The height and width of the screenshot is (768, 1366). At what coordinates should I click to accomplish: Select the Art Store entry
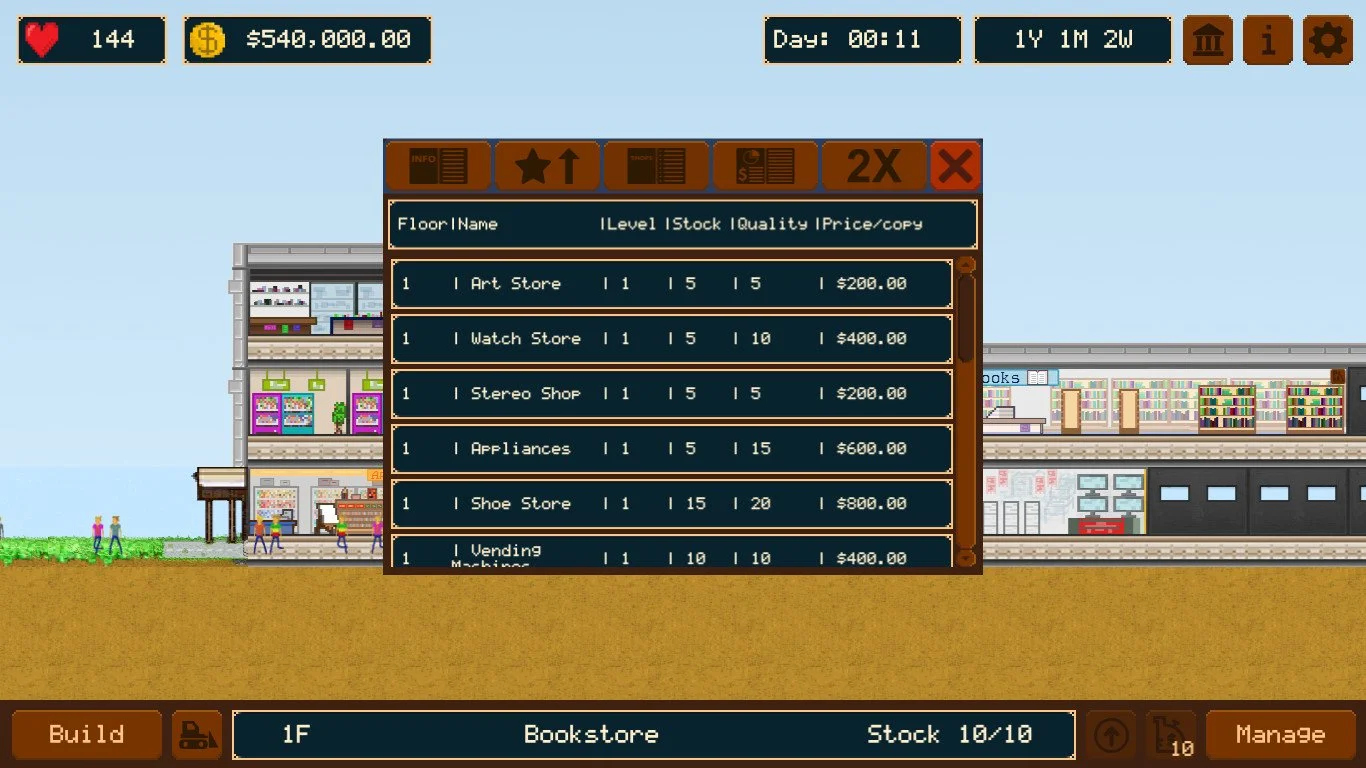(671, 284)
